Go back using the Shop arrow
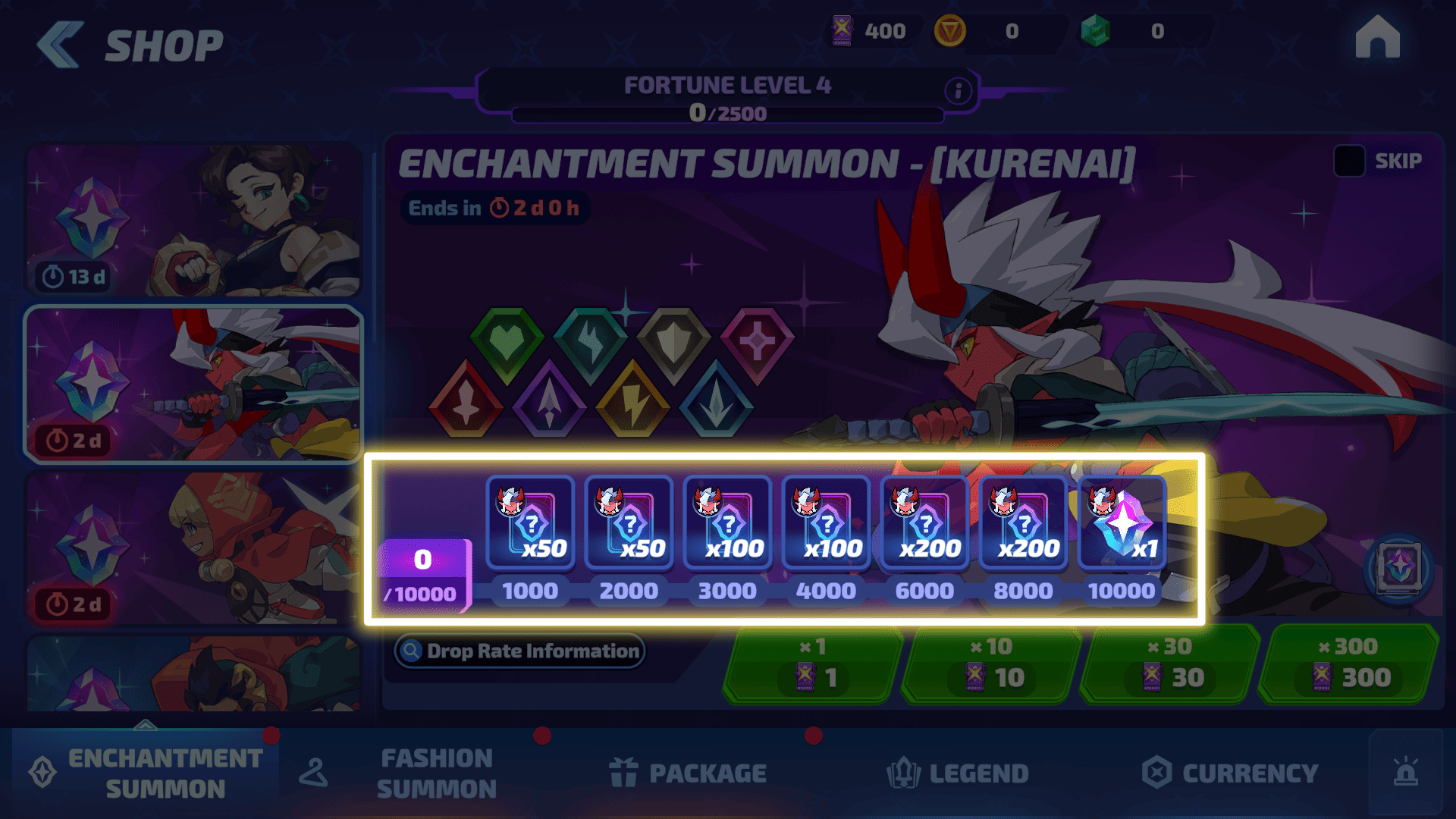 tap(61, 45)
